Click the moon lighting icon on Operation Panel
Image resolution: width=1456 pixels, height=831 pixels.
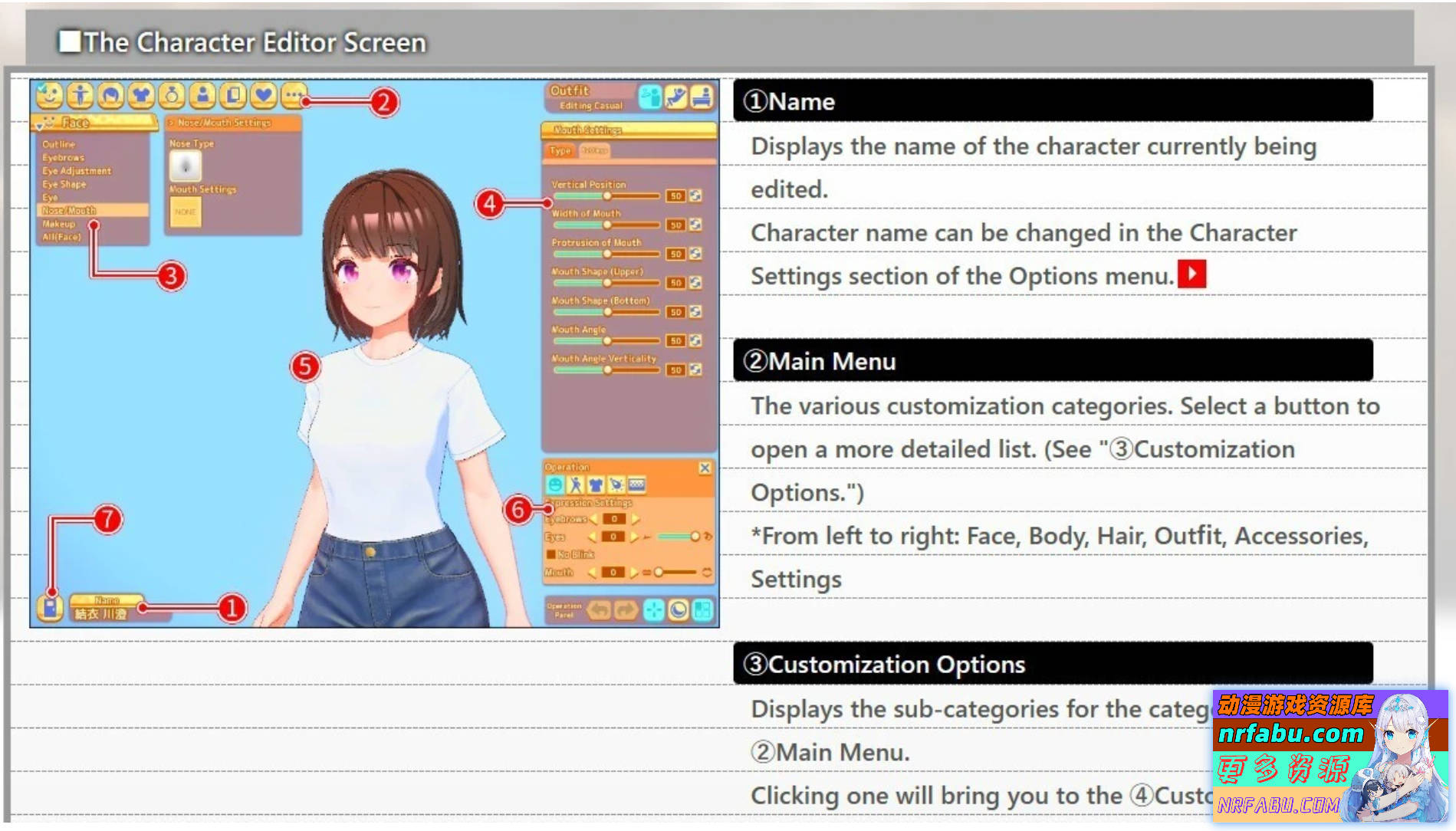678,610
